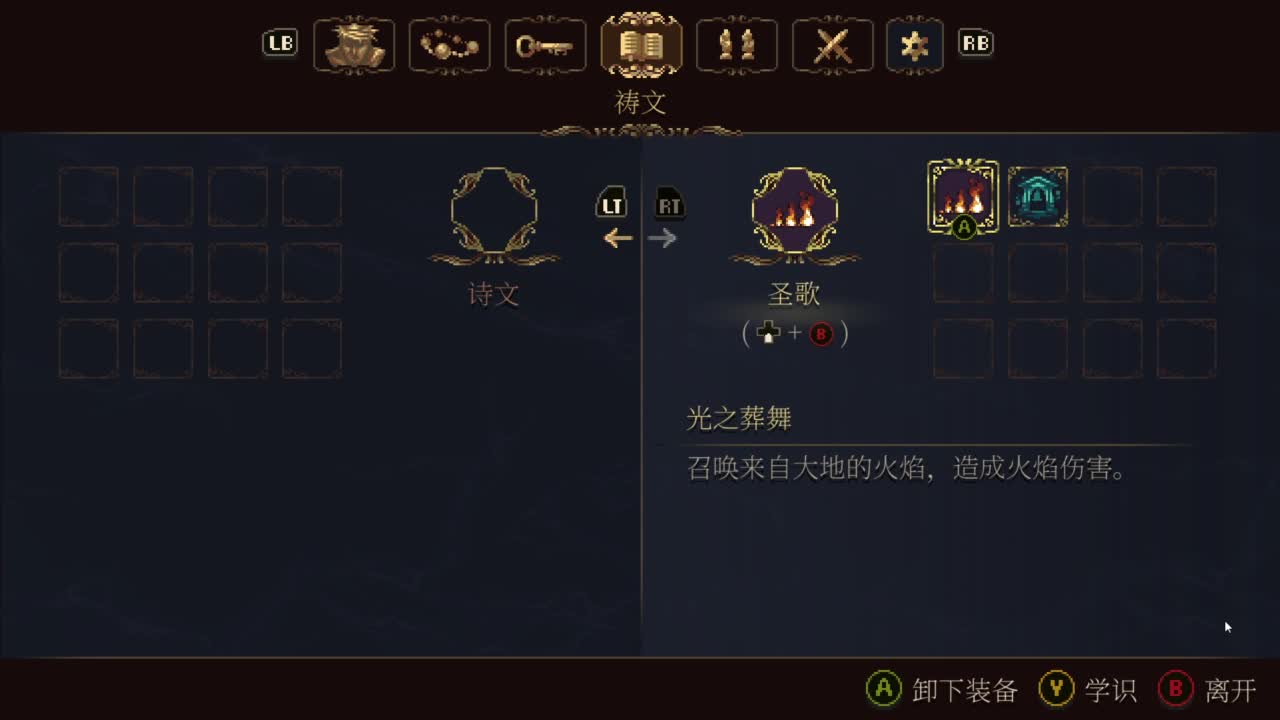1280x720 pixels.
Task: Select the burning fire chant icon
Action: click(x=962, y=196)
